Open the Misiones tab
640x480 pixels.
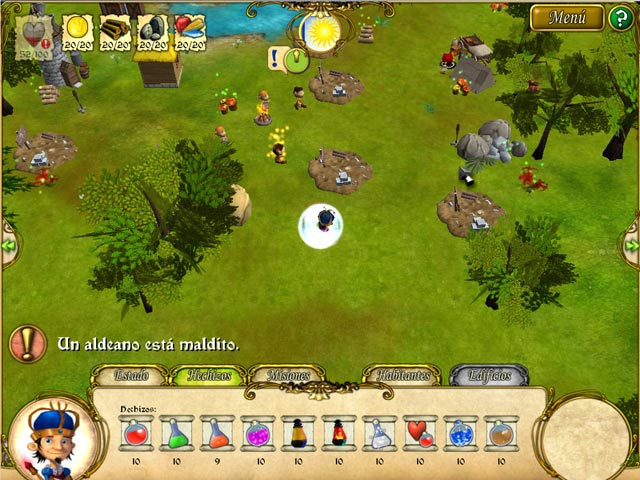286,376
